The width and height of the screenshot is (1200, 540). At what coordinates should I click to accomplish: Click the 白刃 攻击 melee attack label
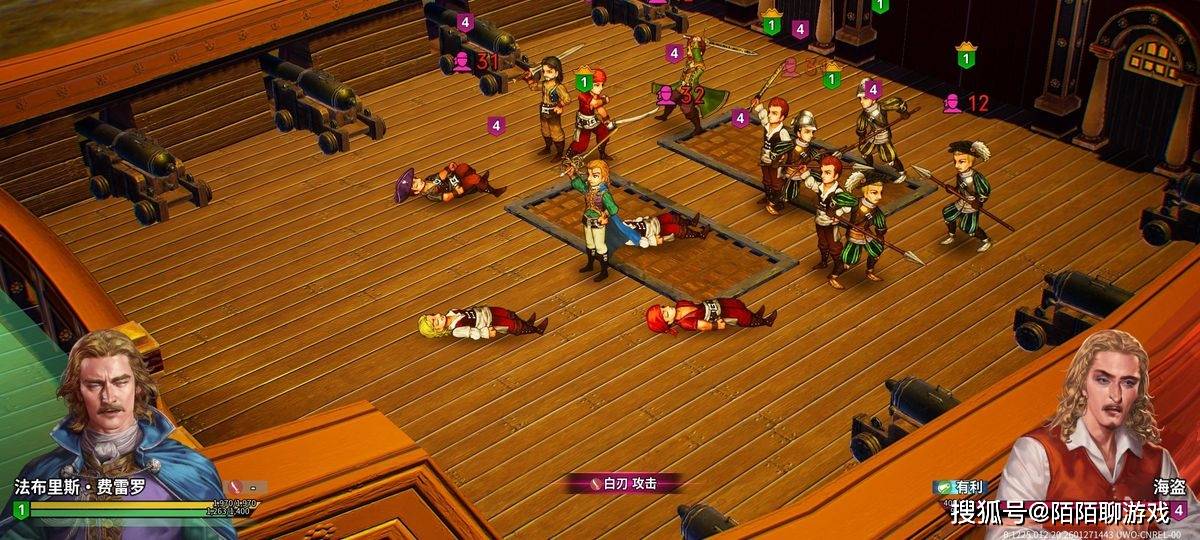tap(626, 484)
